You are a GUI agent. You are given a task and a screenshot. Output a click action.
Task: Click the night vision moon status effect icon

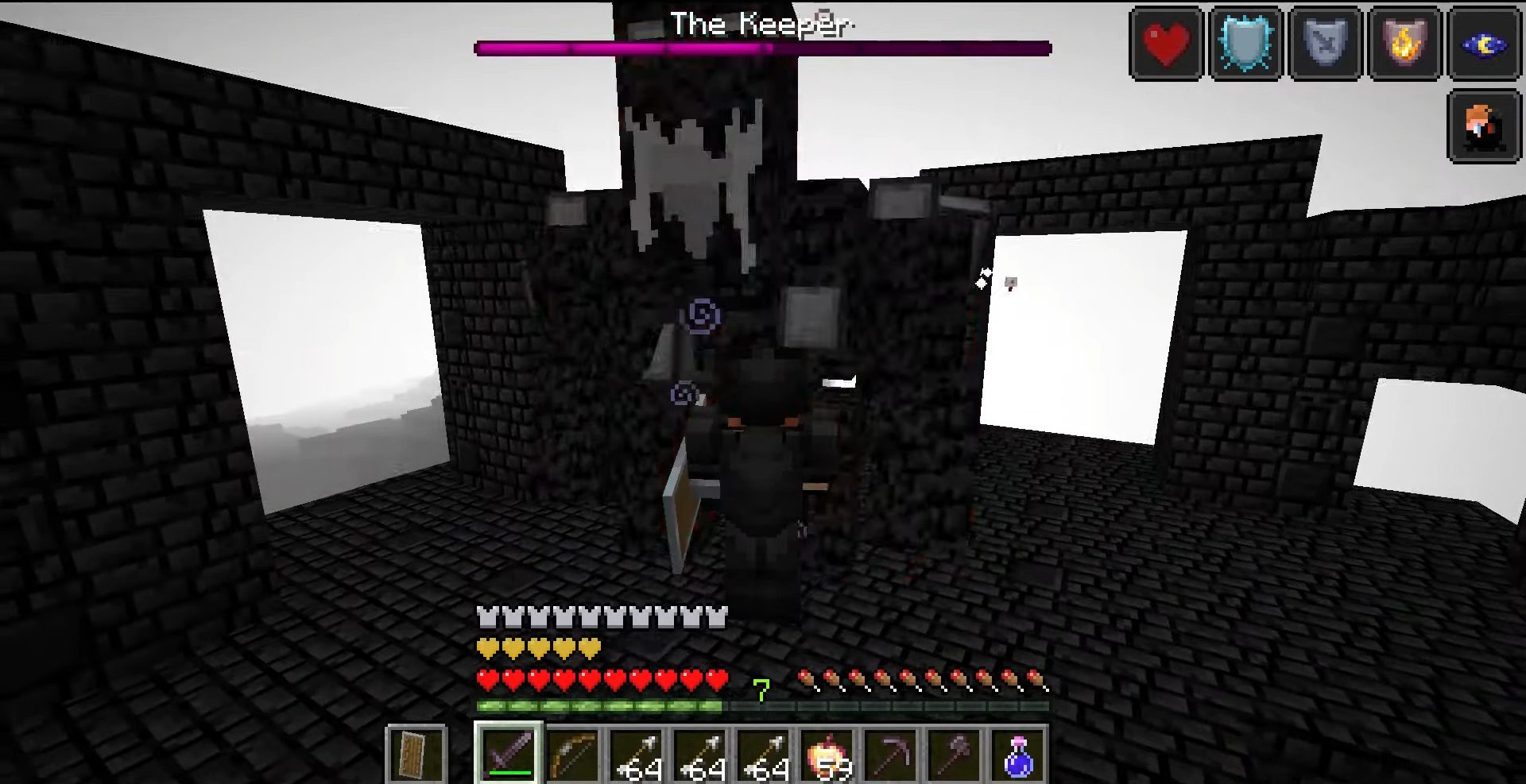(1485, 41)
